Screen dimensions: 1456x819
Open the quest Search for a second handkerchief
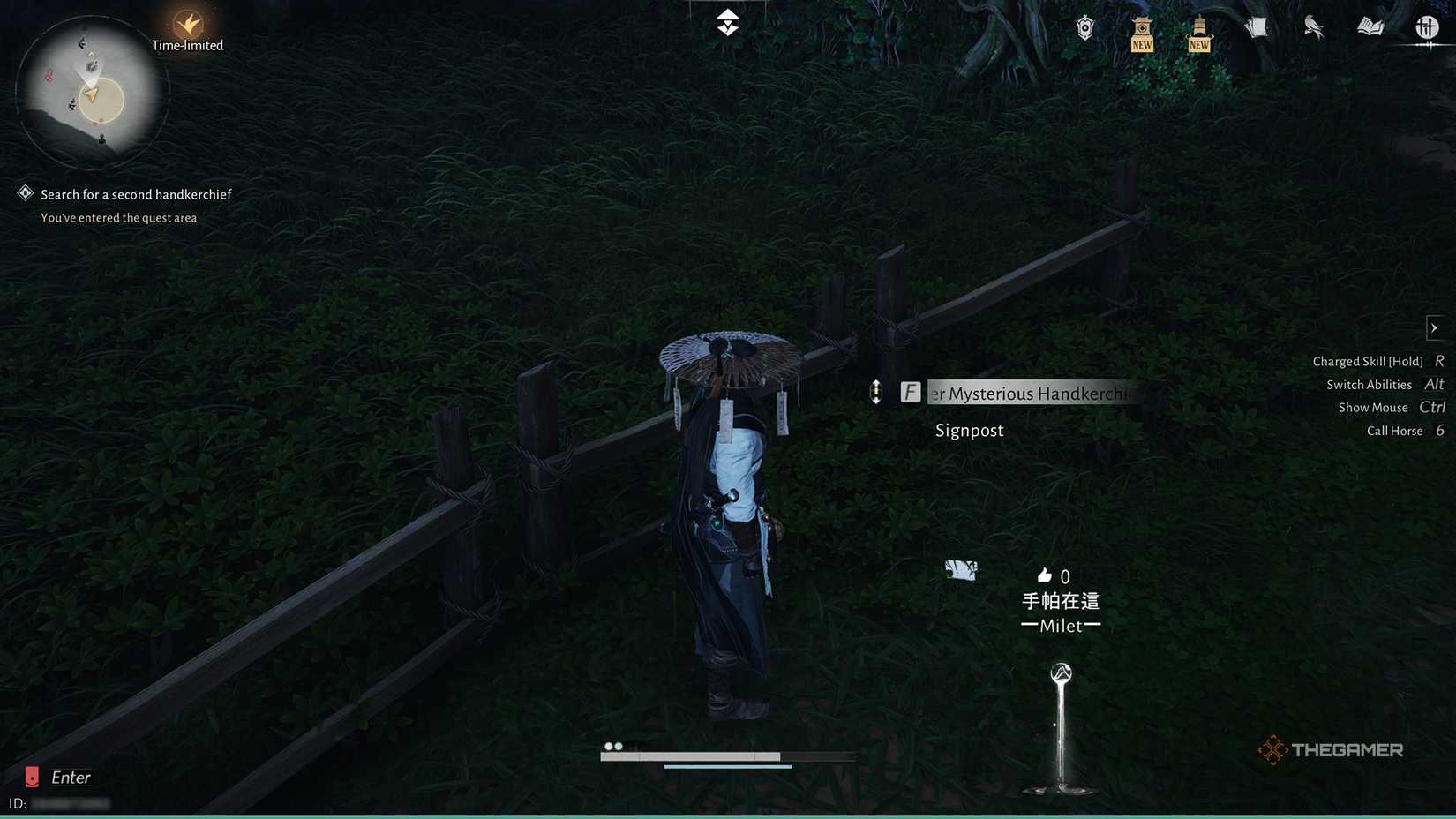tap(135, 193)
